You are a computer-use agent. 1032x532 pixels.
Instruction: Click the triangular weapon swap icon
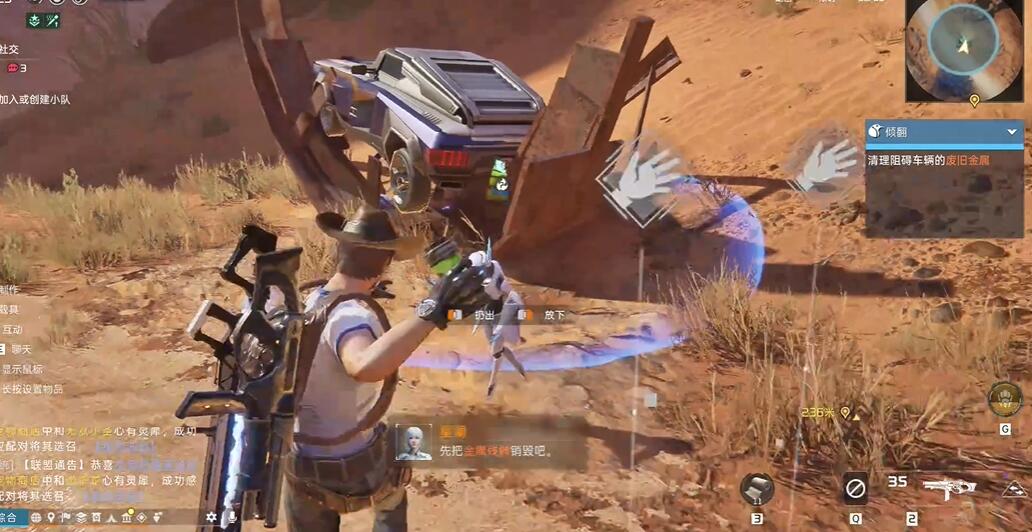(1015, 490)
